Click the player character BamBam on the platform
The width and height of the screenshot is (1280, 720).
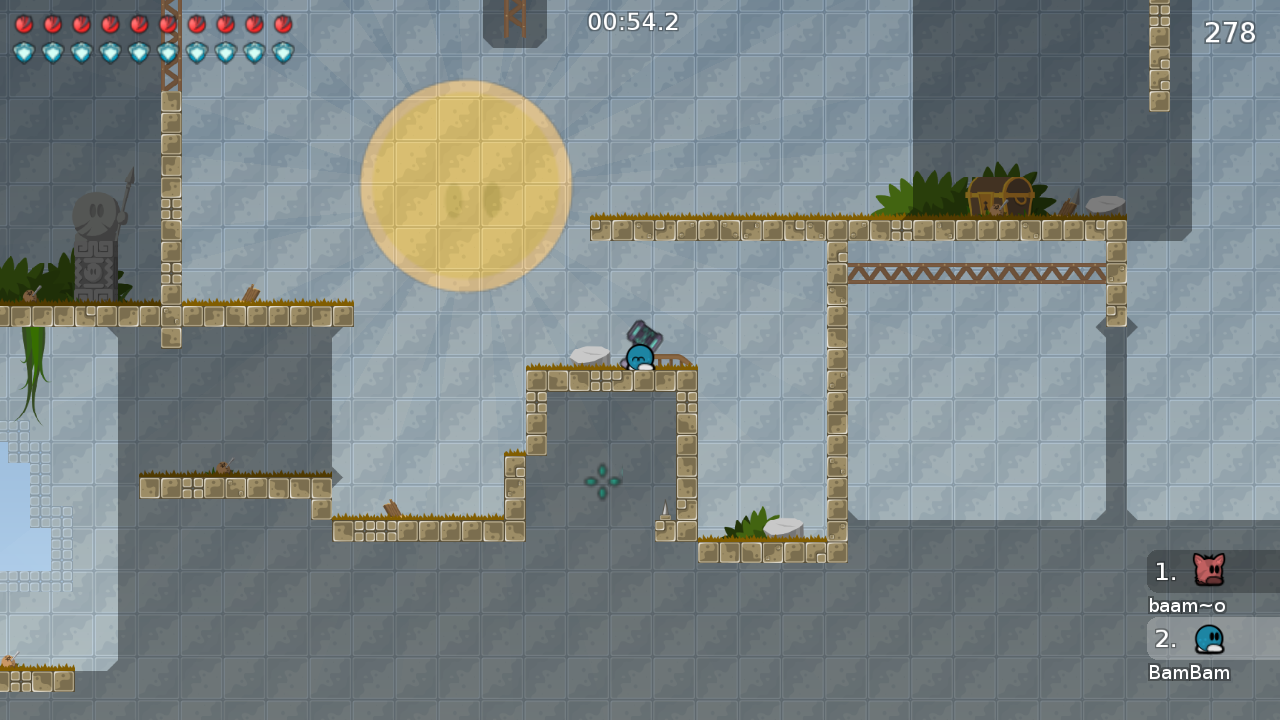point(640,358)
